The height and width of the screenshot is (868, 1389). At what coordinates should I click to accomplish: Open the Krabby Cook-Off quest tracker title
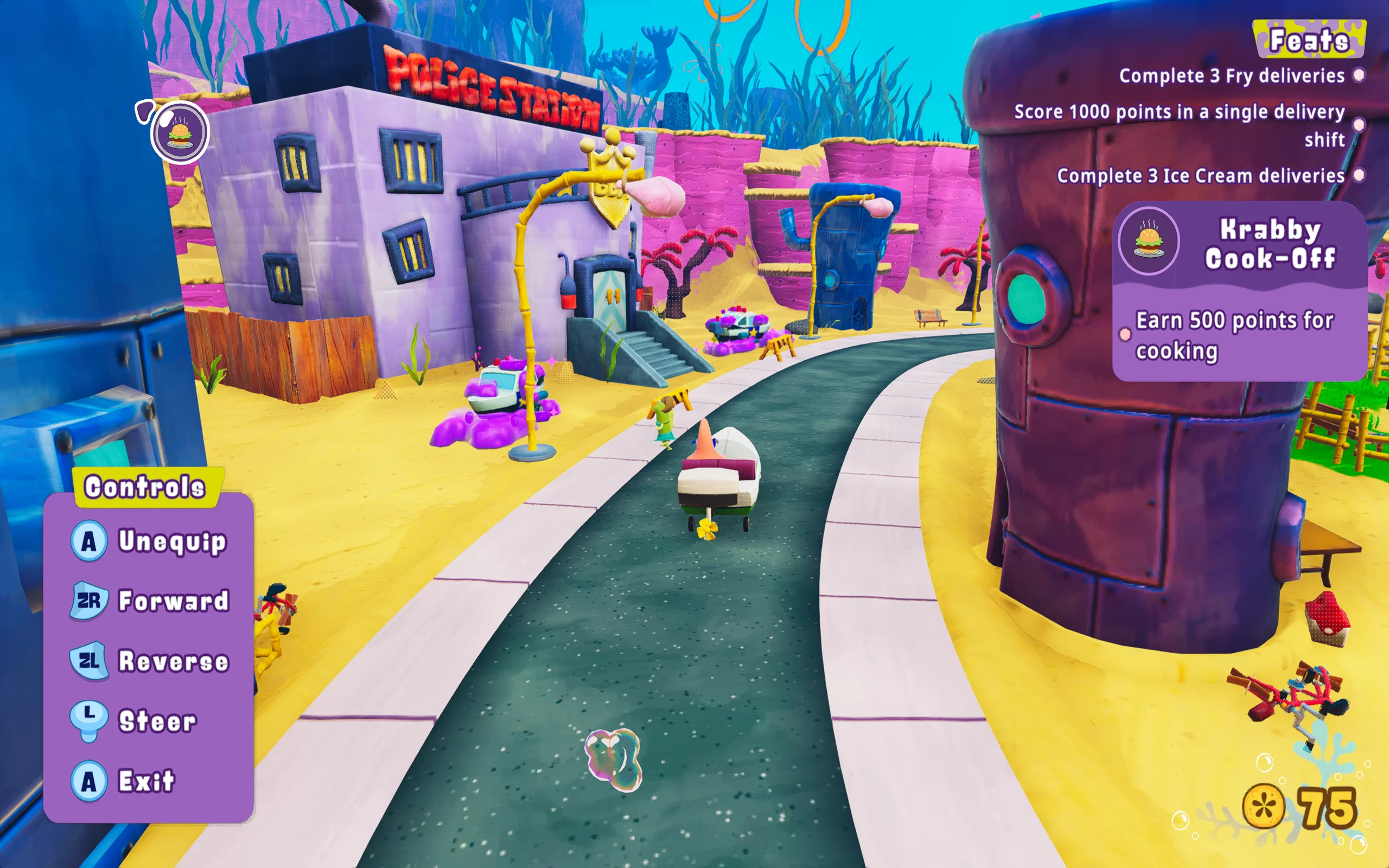pyautogui.click(x=1270, y=244)
